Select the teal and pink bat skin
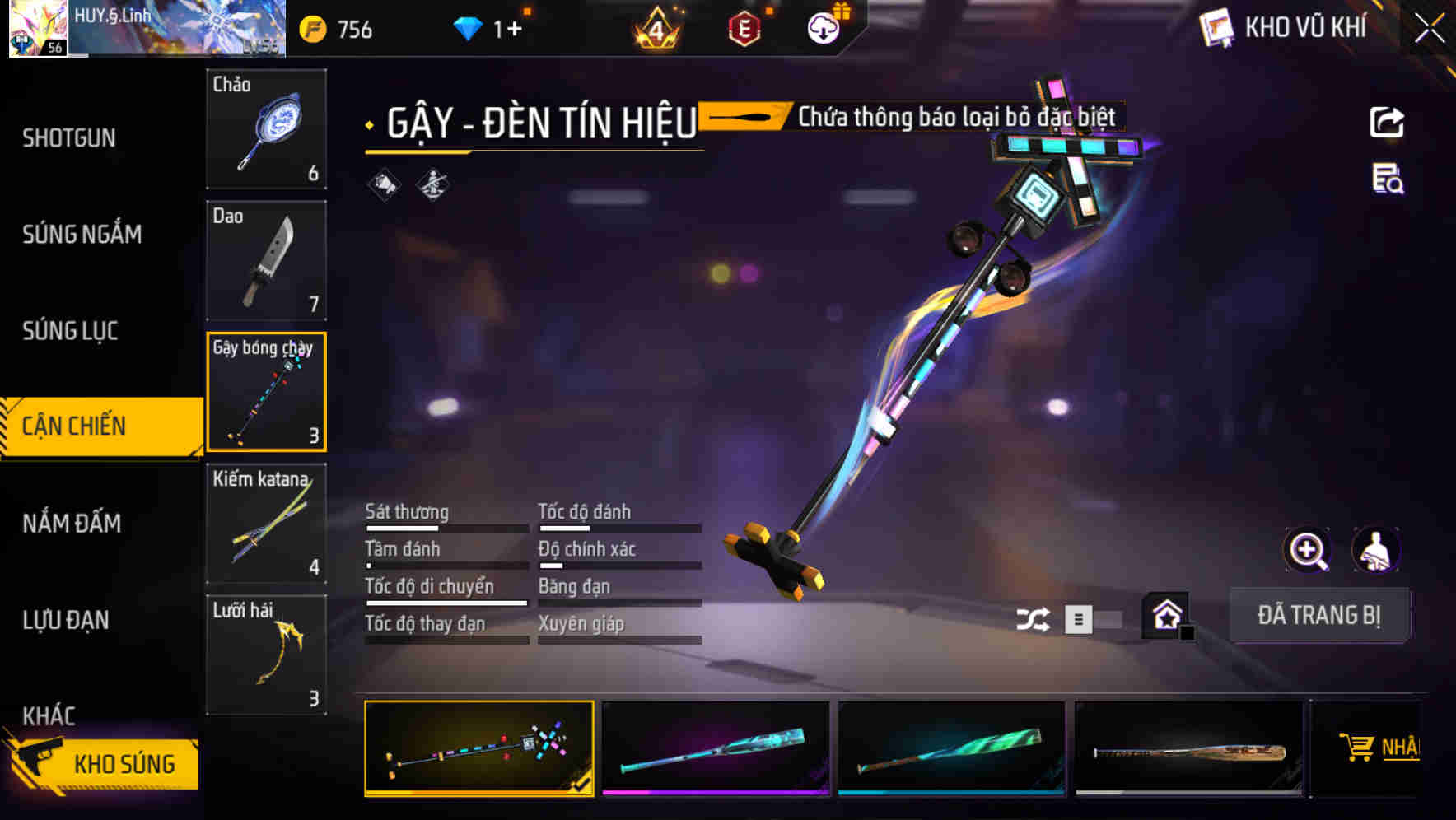Image resolution: width=1456 pixels, height=820 pixels. pos(715,748)
